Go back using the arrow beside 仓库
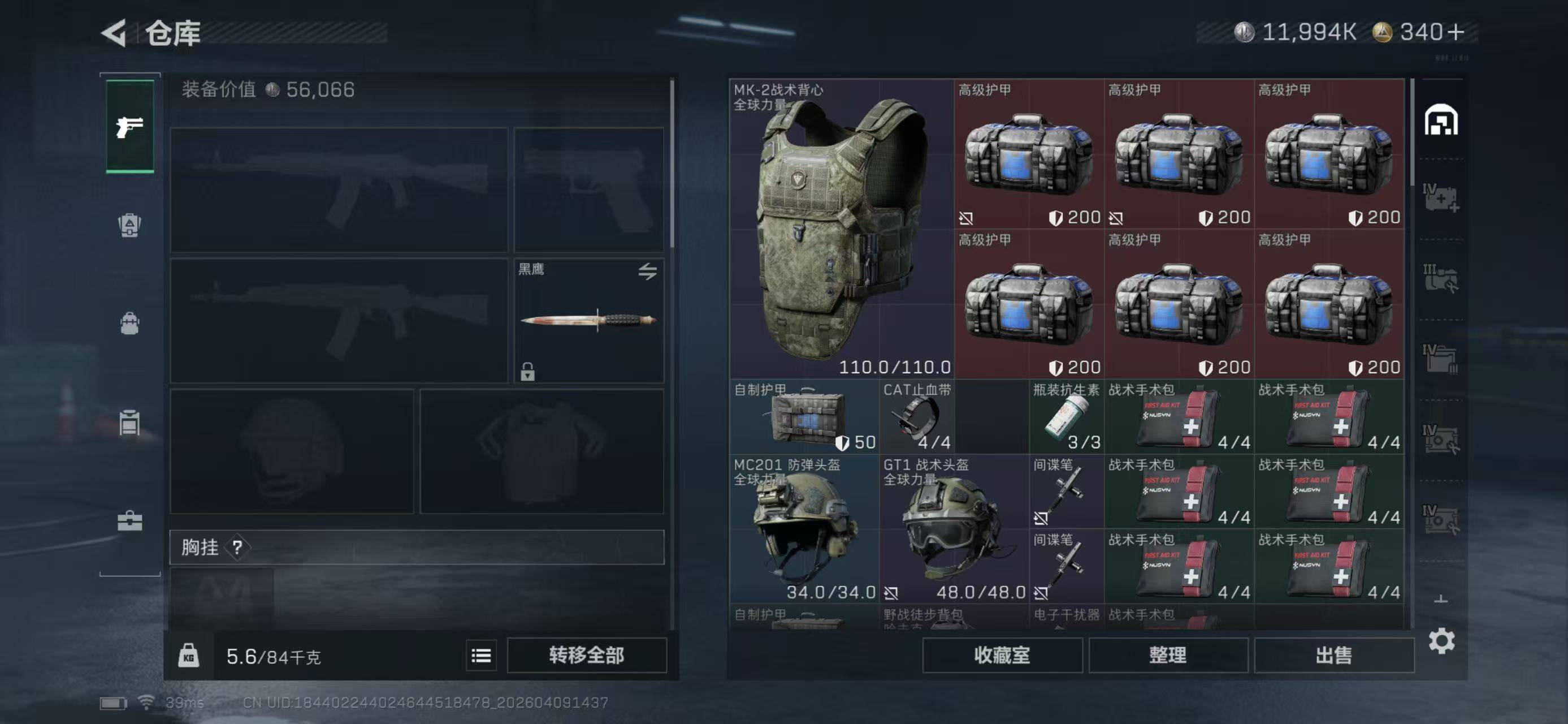This screenshot has width=1568, height=724. [114, 33]
